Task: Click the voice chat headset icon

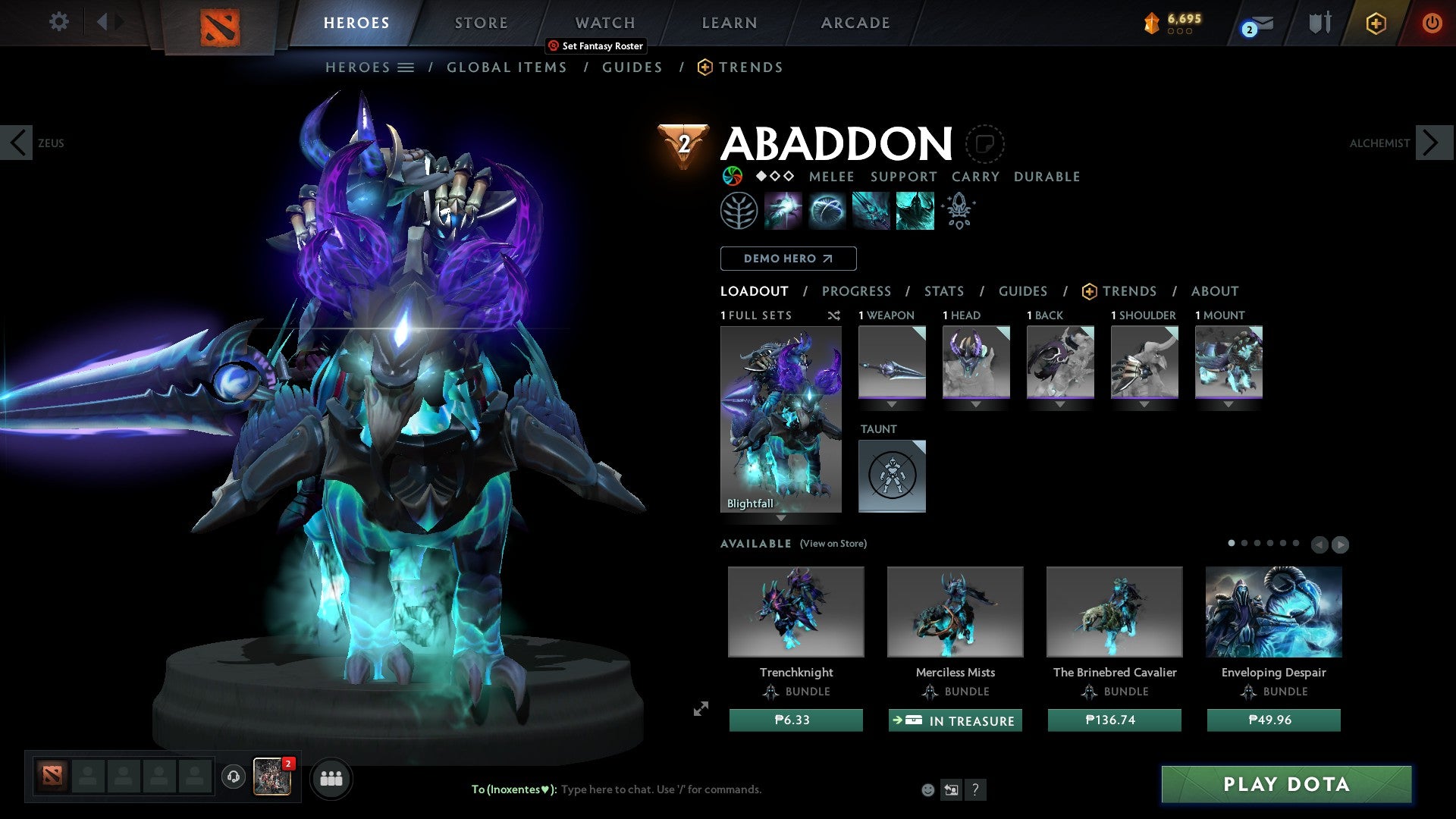Action: click(233, 778)
